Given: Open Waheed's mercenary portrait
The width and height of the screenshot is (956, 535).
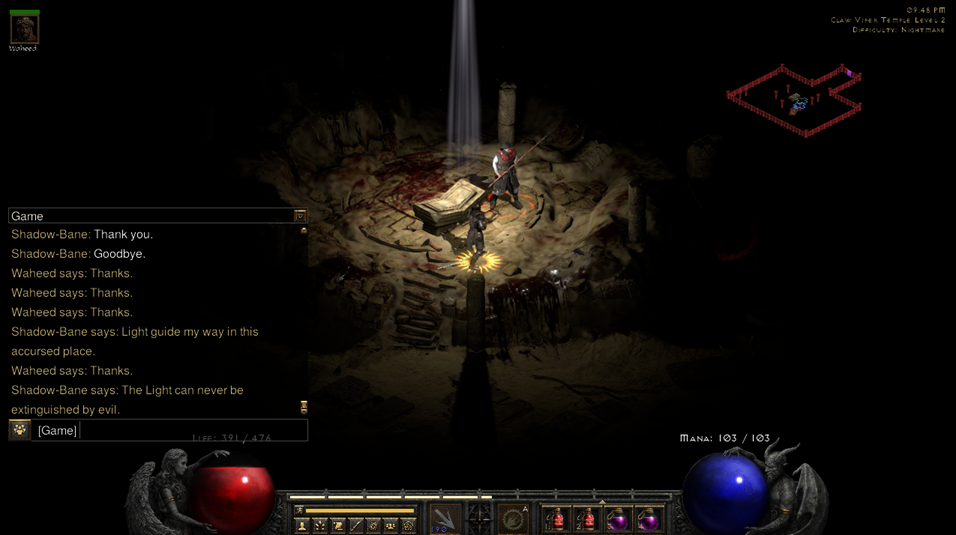Looking at the screenshot, I should coord(24,29).
